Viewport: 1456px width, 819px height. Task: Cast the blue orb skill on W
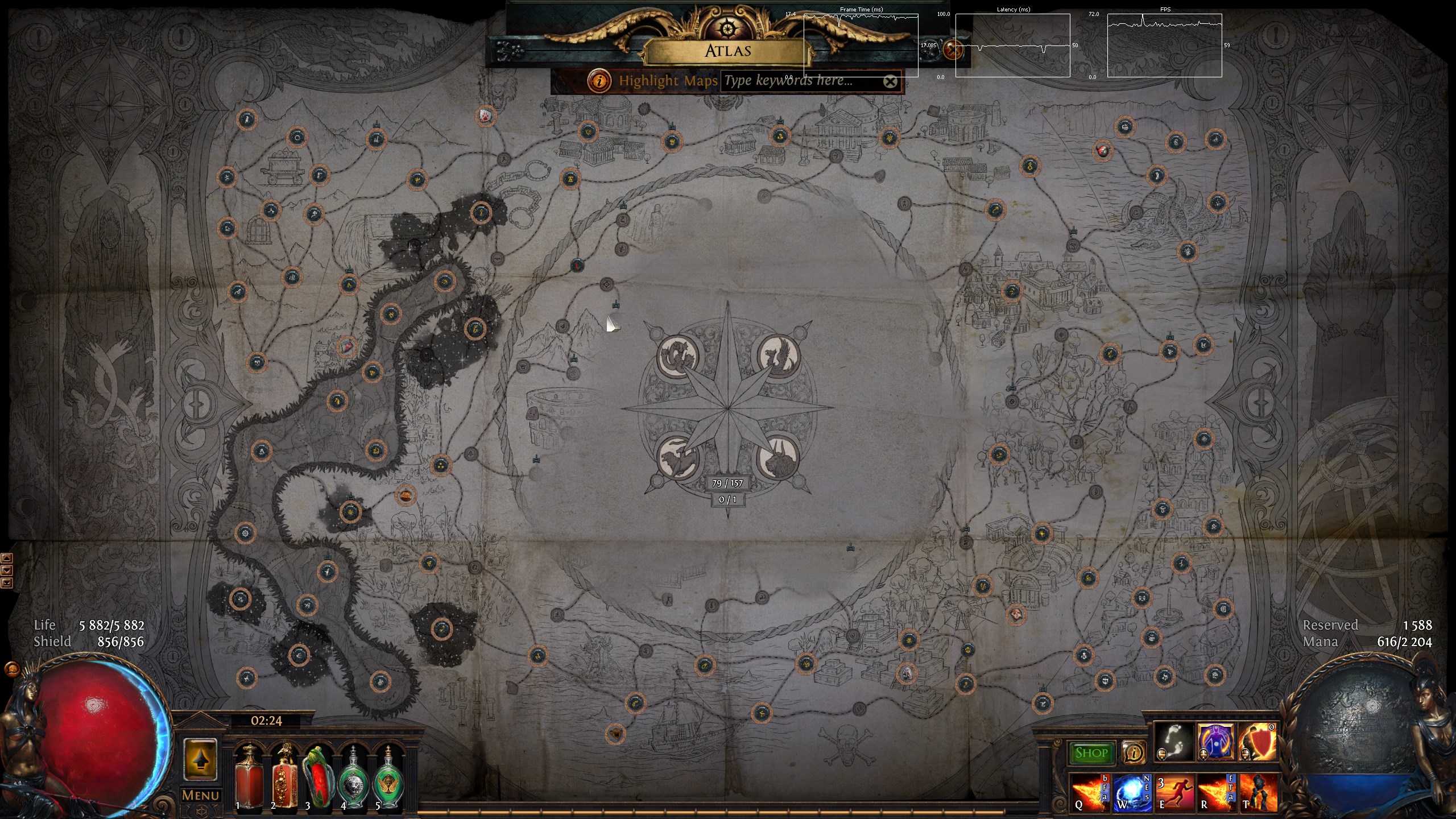tap(1131, 792)
